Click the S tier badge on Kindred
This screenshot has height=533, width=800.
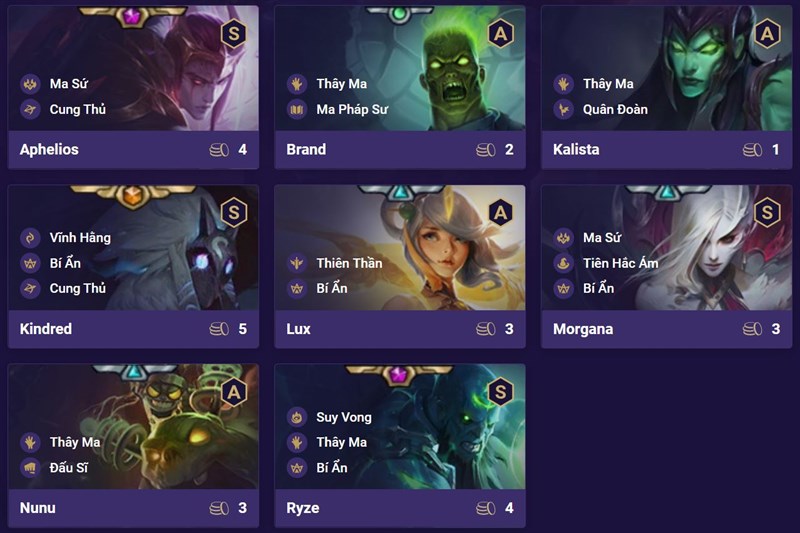pyautogui.click(x=234, y=212)
